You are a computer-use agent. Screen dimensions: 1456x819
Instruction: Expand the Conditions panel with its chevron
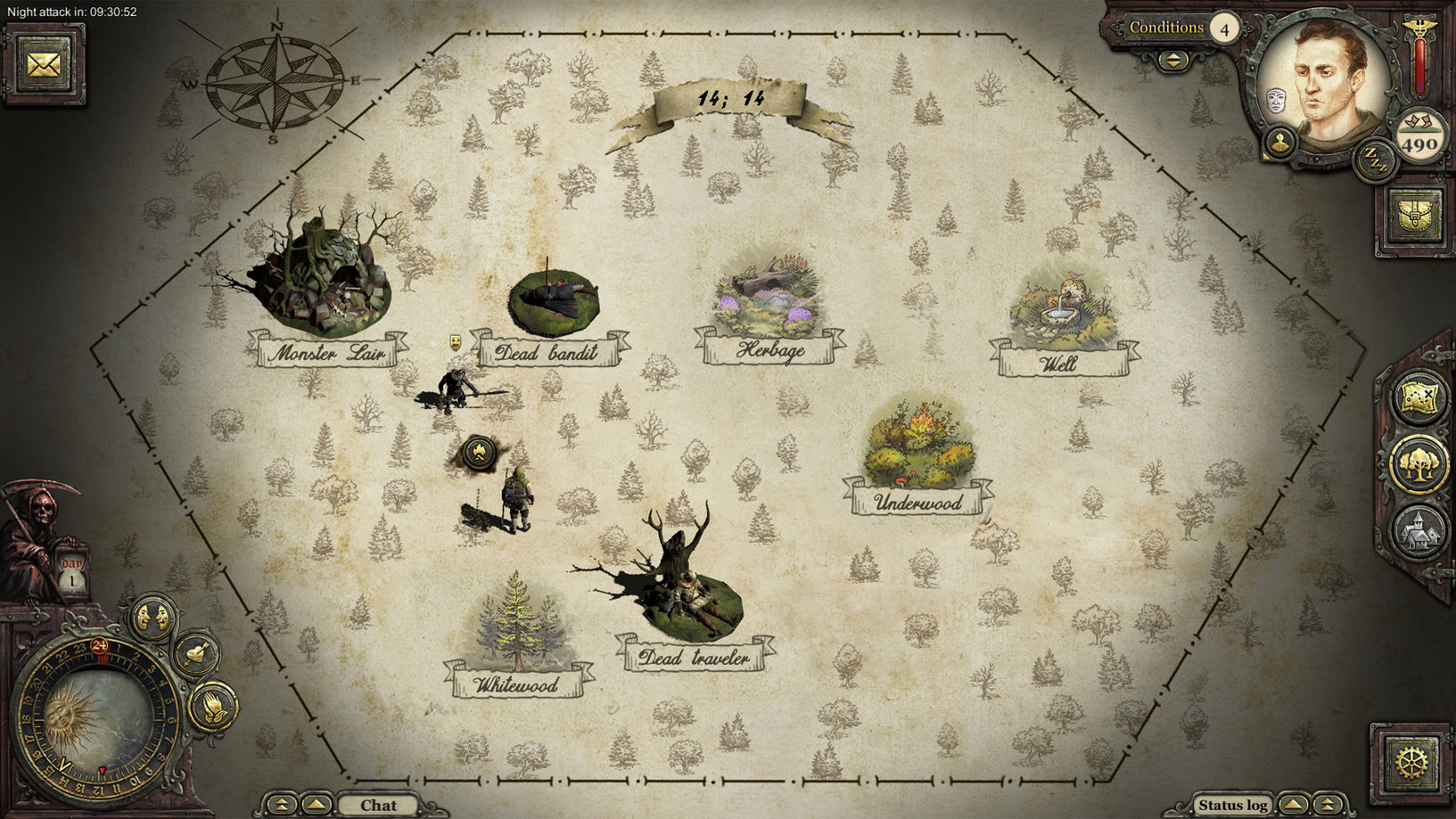coord(1172,61)
